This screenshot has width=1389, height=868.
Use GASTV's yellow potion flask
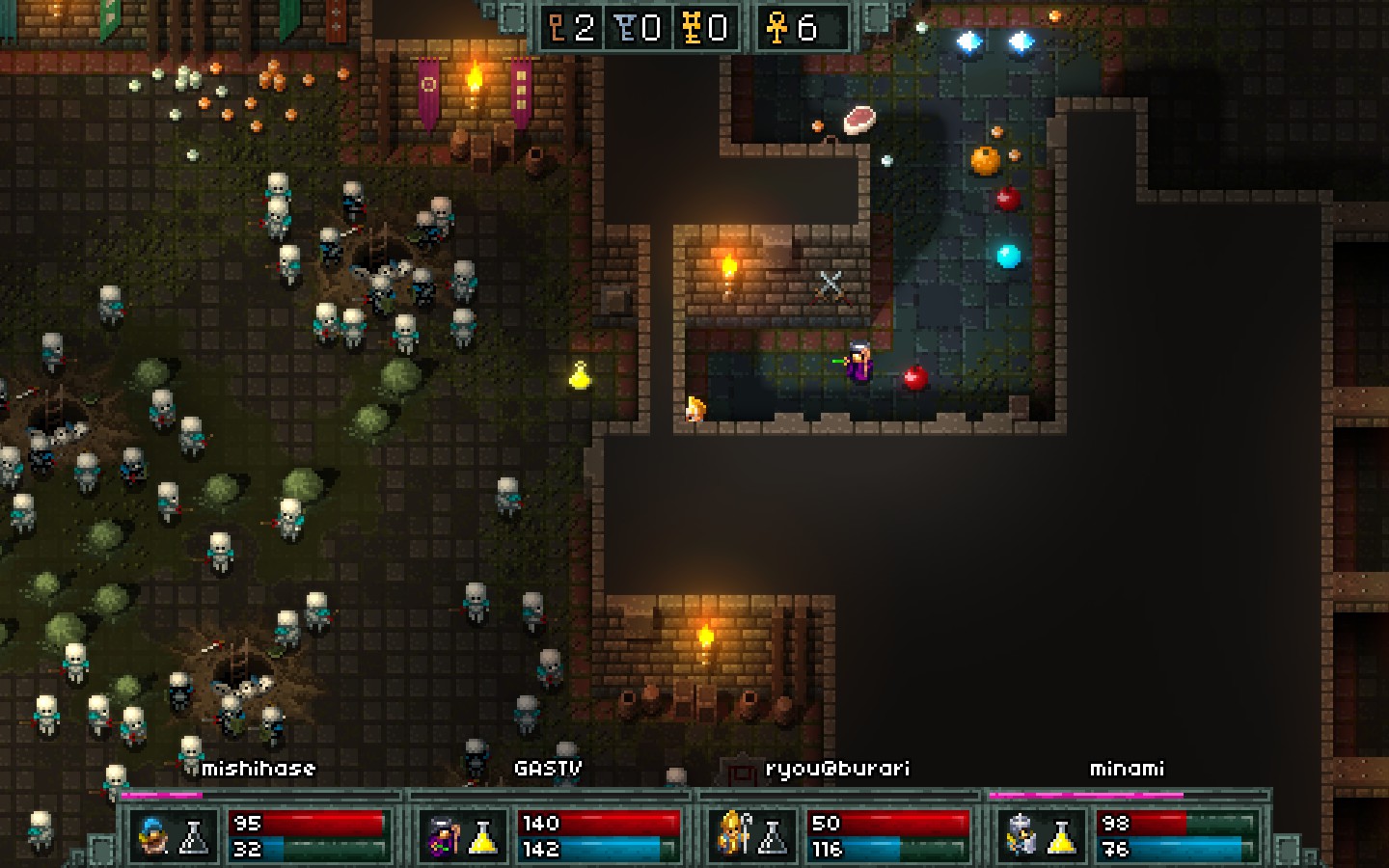483,836
